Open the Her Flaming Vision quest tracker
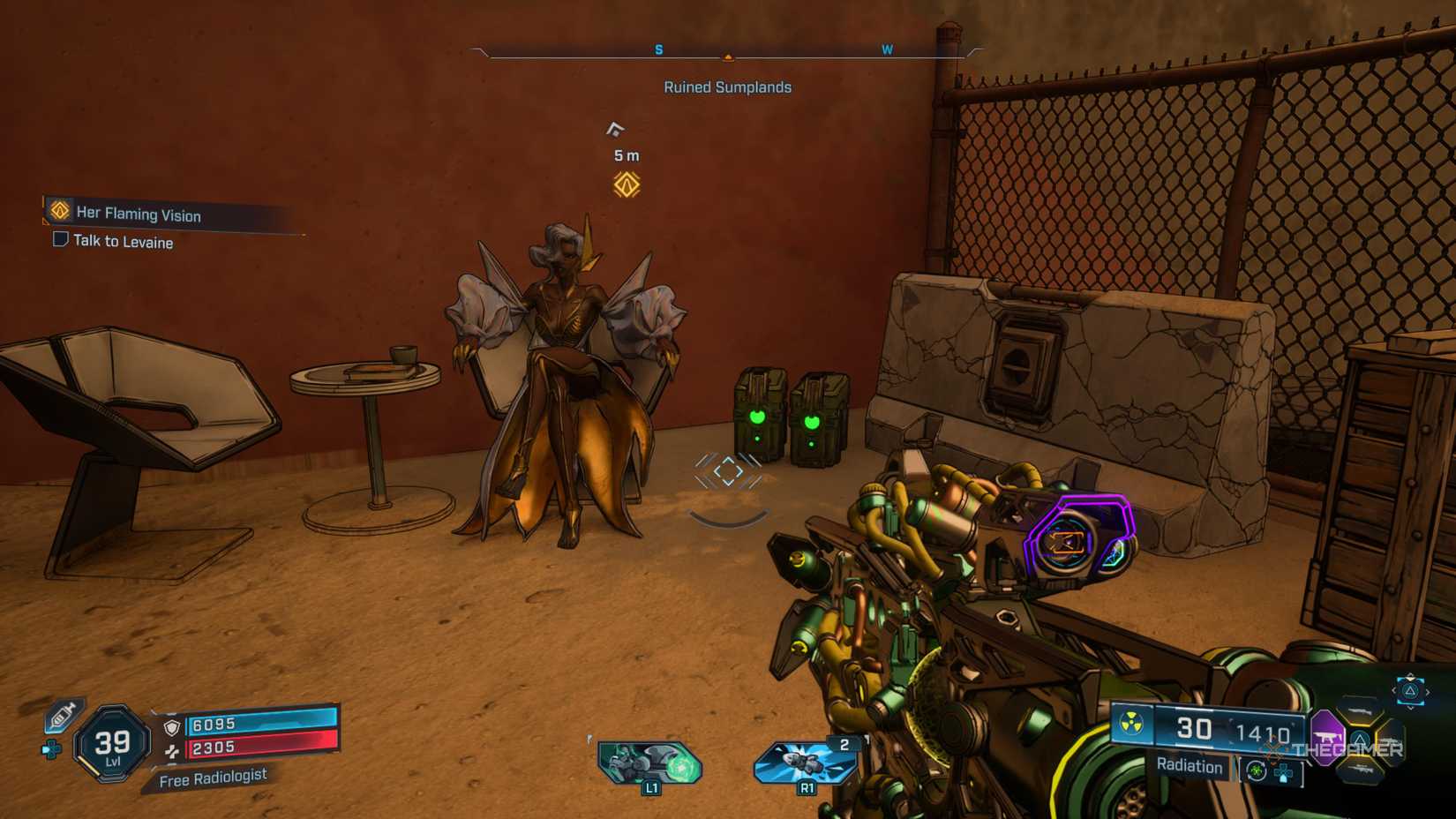Viewport: 1456px width, 819px height. click(x=139, y=214)
